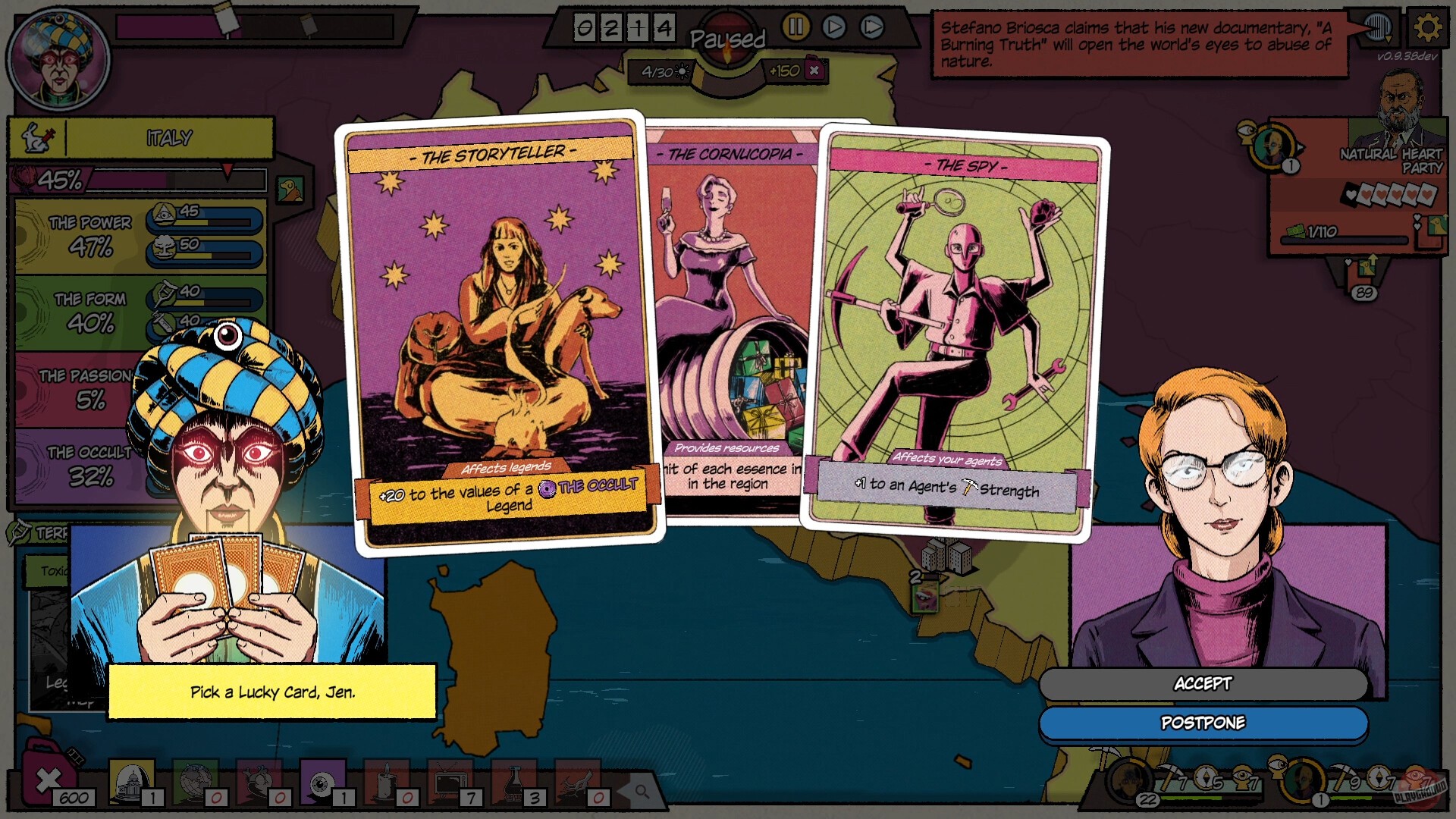The image size is (1456, 819).
Task: Click the rabbit-and-syringe icon on the Italy panel
Action: [x=38, y=138]
